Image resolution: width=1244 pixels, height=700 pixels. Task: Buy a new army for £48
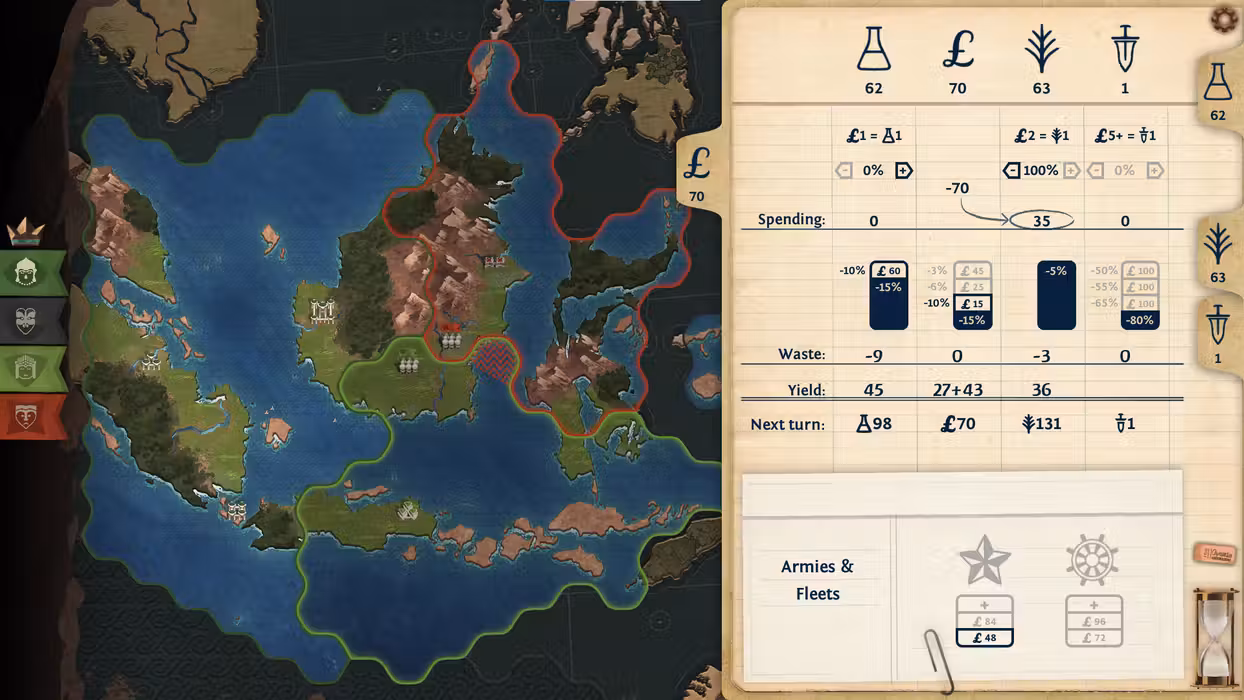(984, 637)
